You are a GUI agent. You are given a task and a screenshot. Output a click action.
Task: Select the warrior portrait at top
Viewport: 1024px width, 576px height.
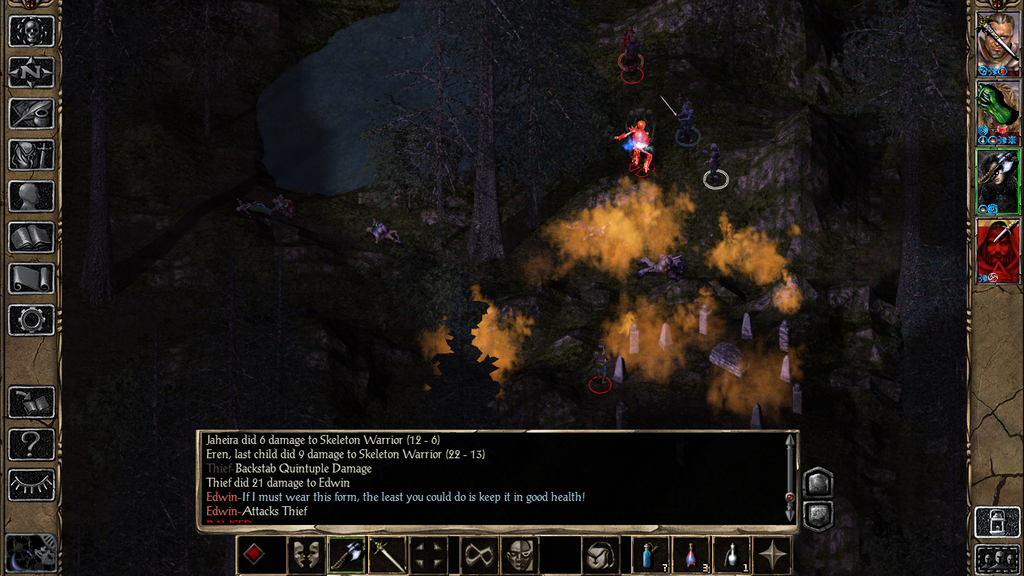[x=996, y=43]
